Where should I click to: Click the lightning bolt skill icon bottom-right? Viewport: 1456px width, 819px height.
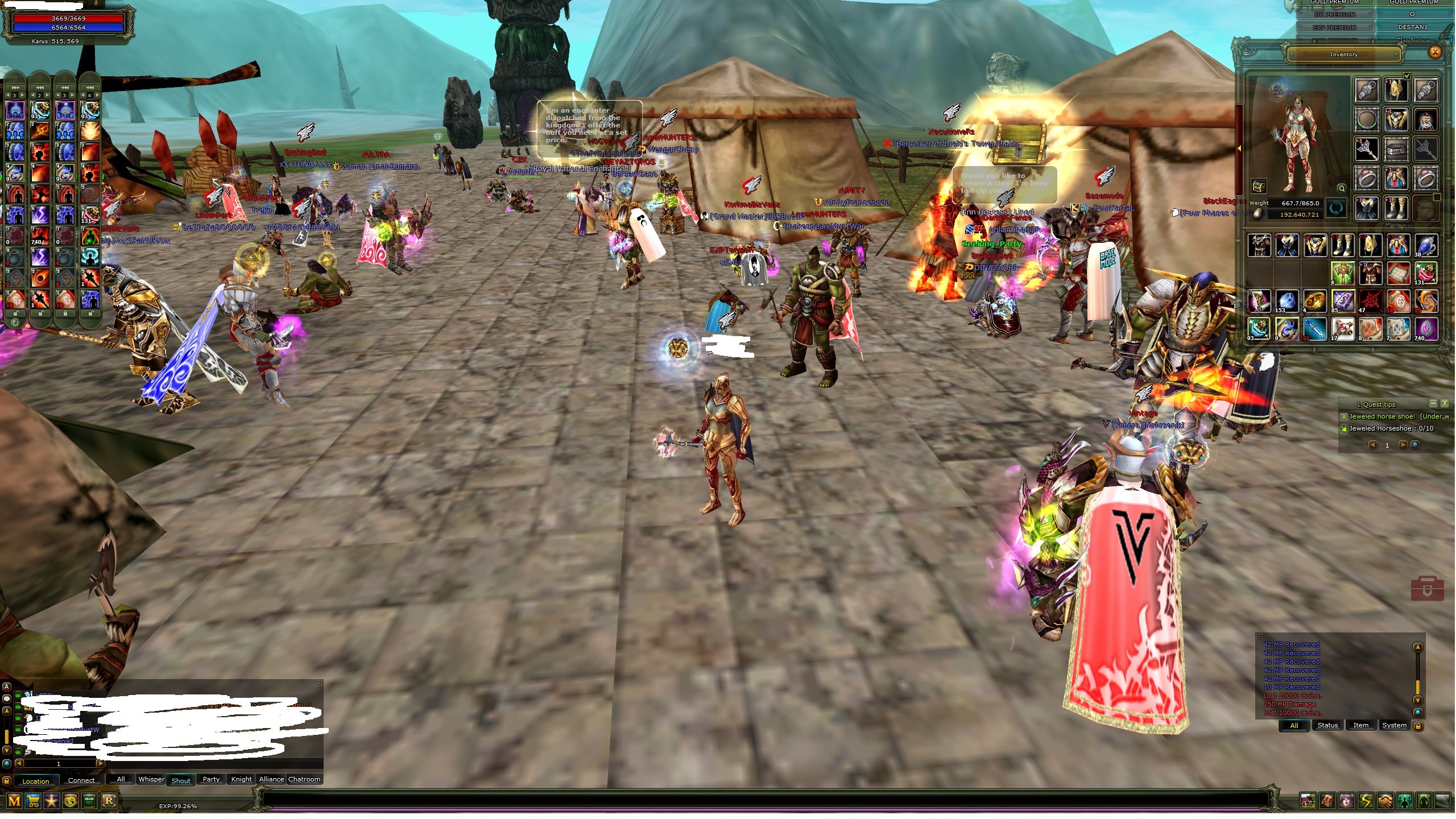[1366, 802]
